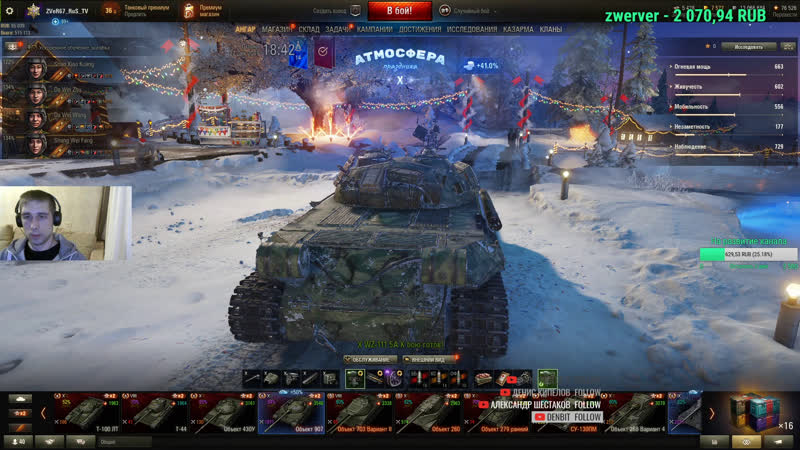Select the Объект 260 tank
Viewport: 800px width, 450px height.
(429, 412)
